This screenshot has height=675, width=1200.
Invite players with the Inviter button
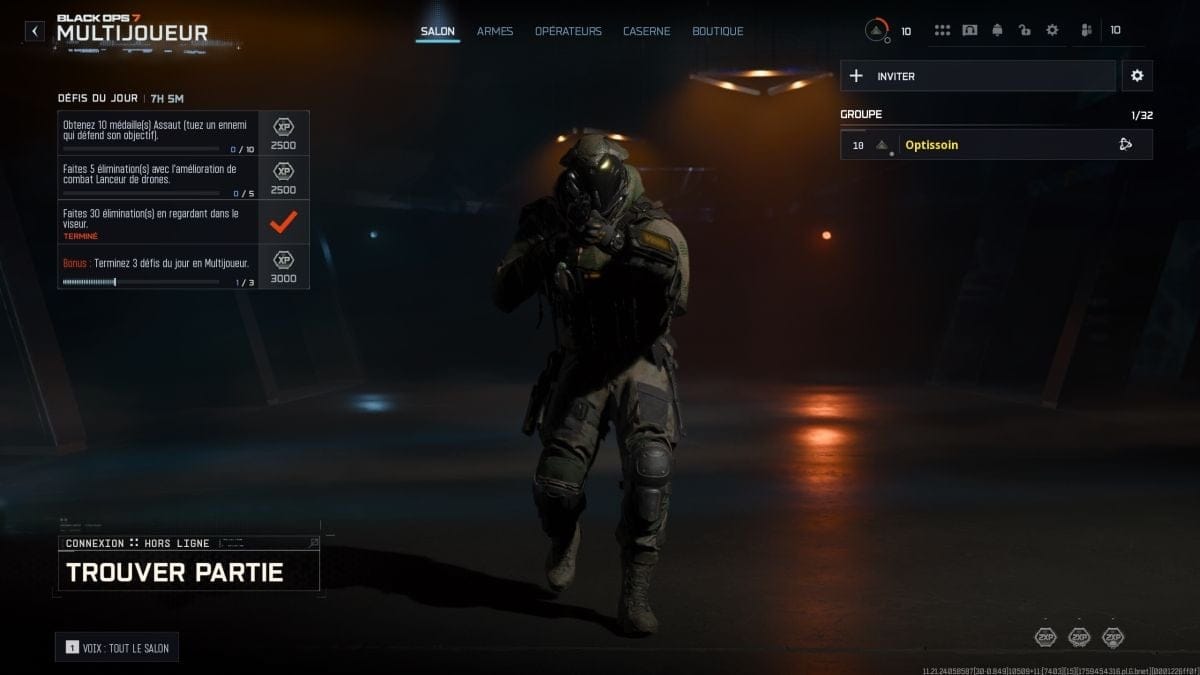pos(978,76)
